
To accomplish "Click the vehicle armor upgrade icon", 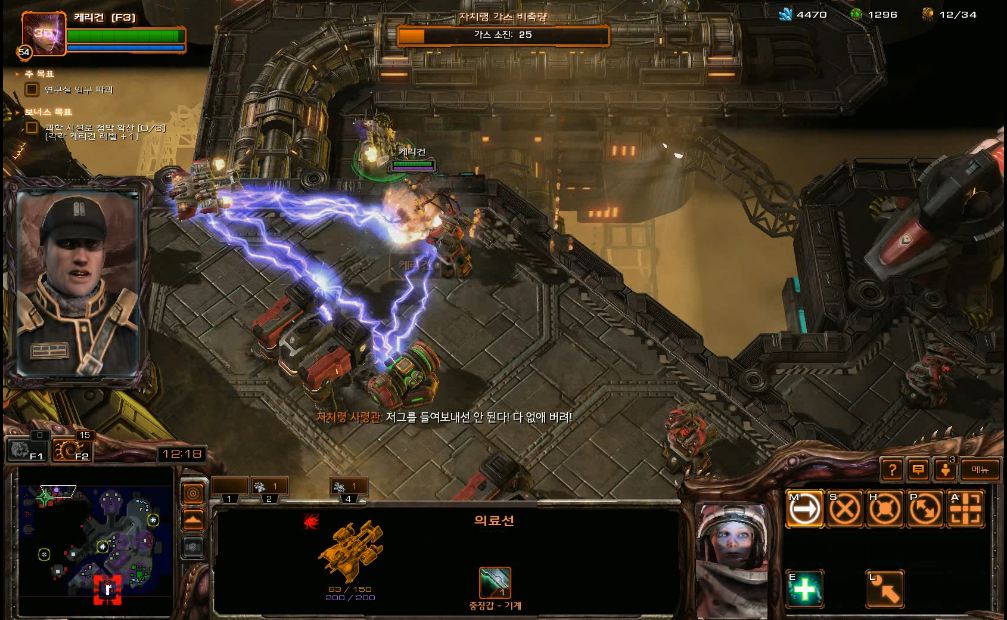I will pos(494,582).
